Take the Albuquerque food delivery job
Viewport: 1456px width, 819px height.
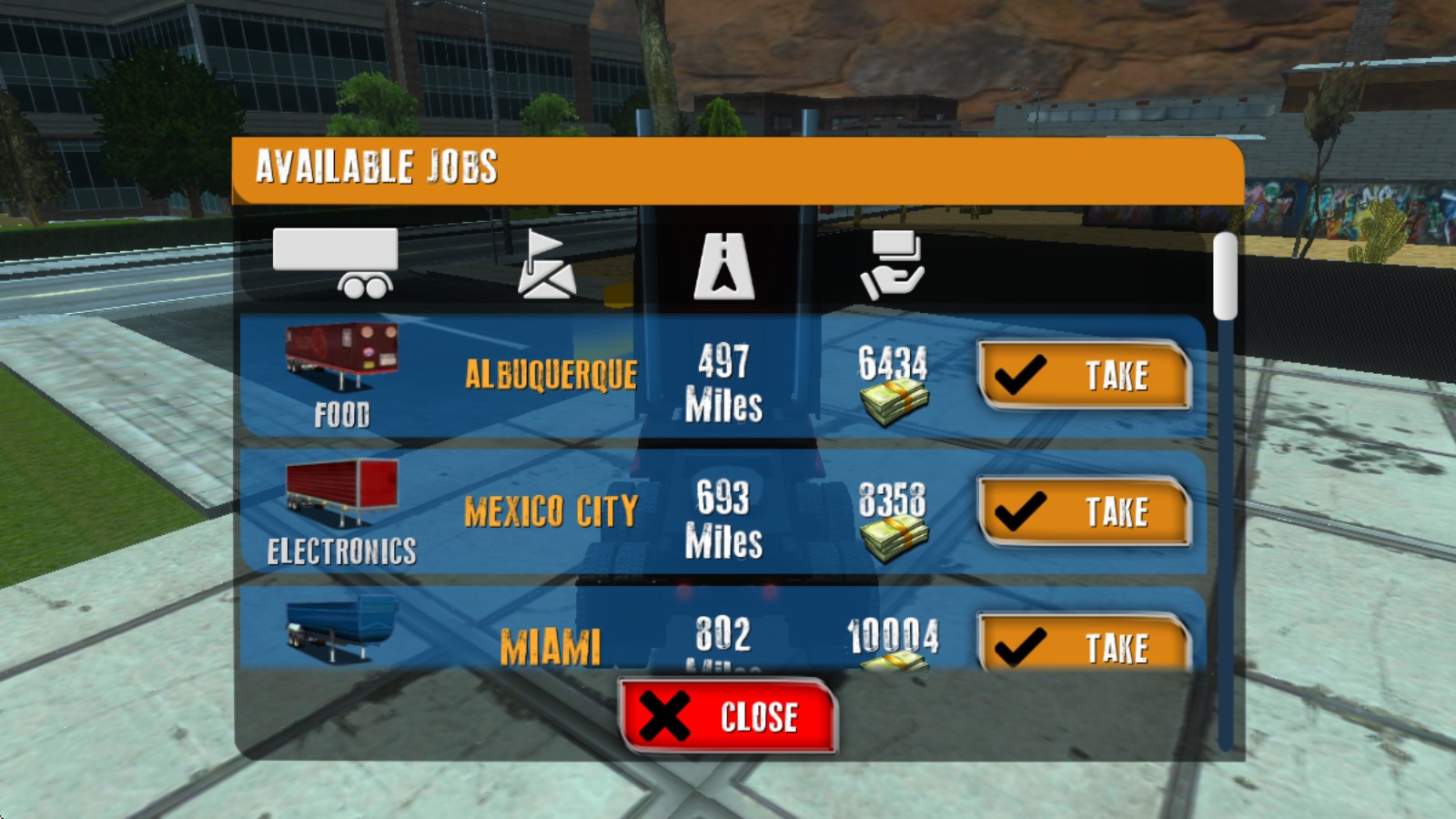point(1084,375)
